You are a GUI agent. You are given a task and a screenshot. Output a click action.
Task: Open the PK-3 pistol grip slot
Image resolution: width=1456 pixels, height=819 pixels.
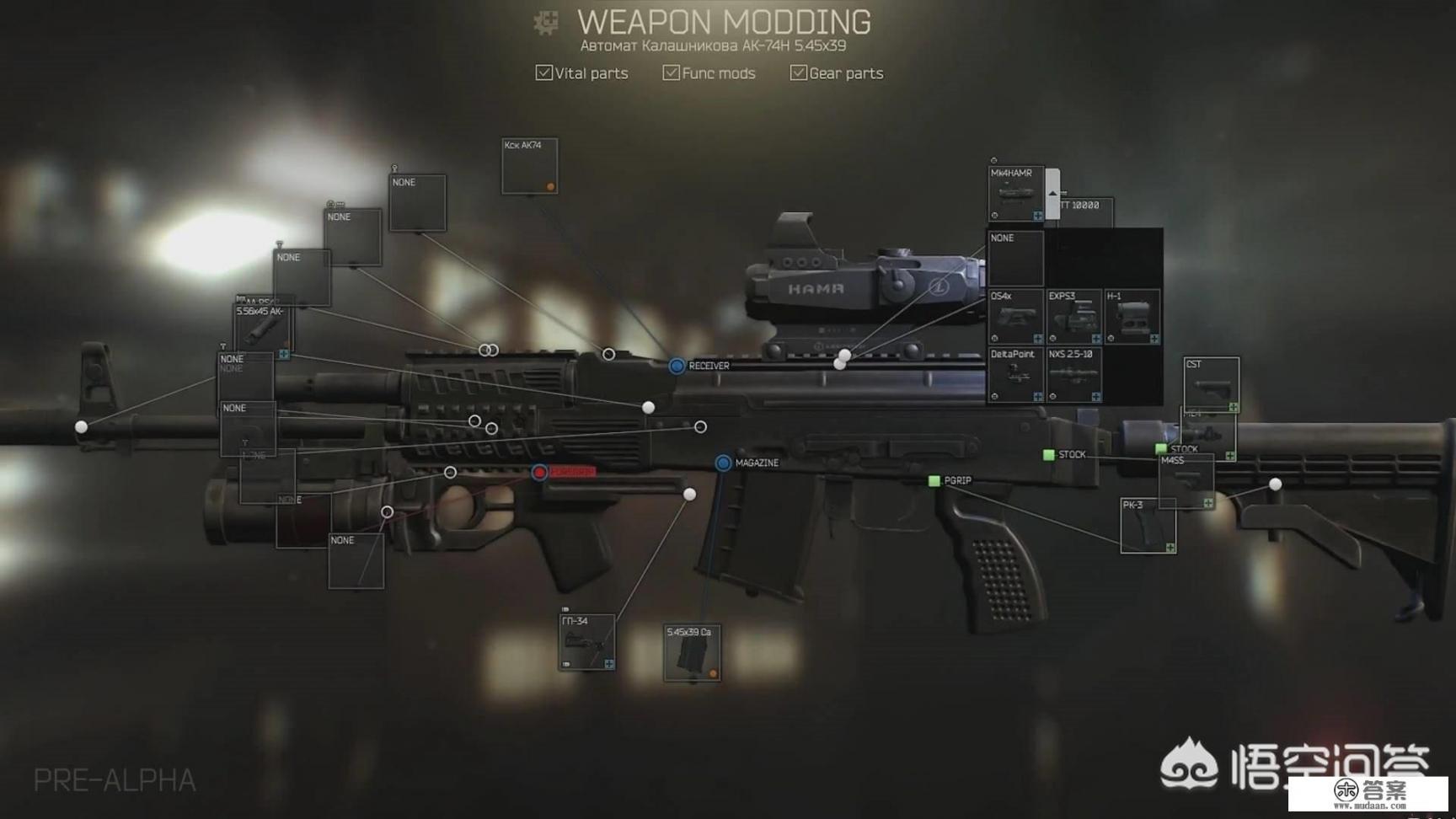1148,526
